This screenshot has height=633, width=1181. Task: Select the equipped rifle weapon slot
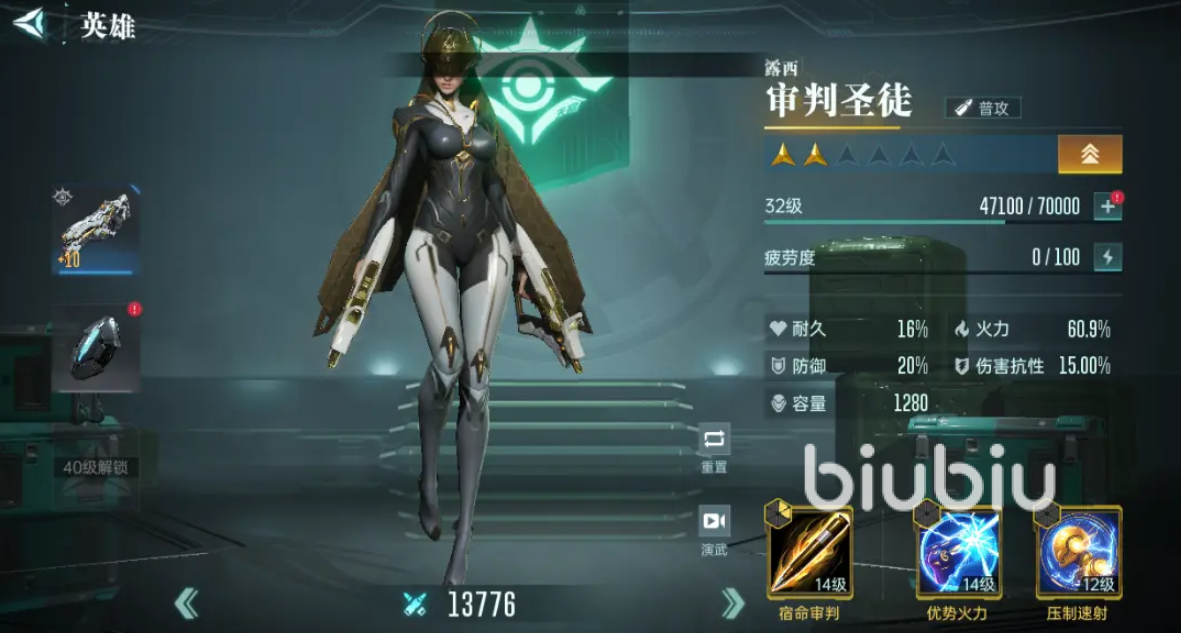click(95, 231)
